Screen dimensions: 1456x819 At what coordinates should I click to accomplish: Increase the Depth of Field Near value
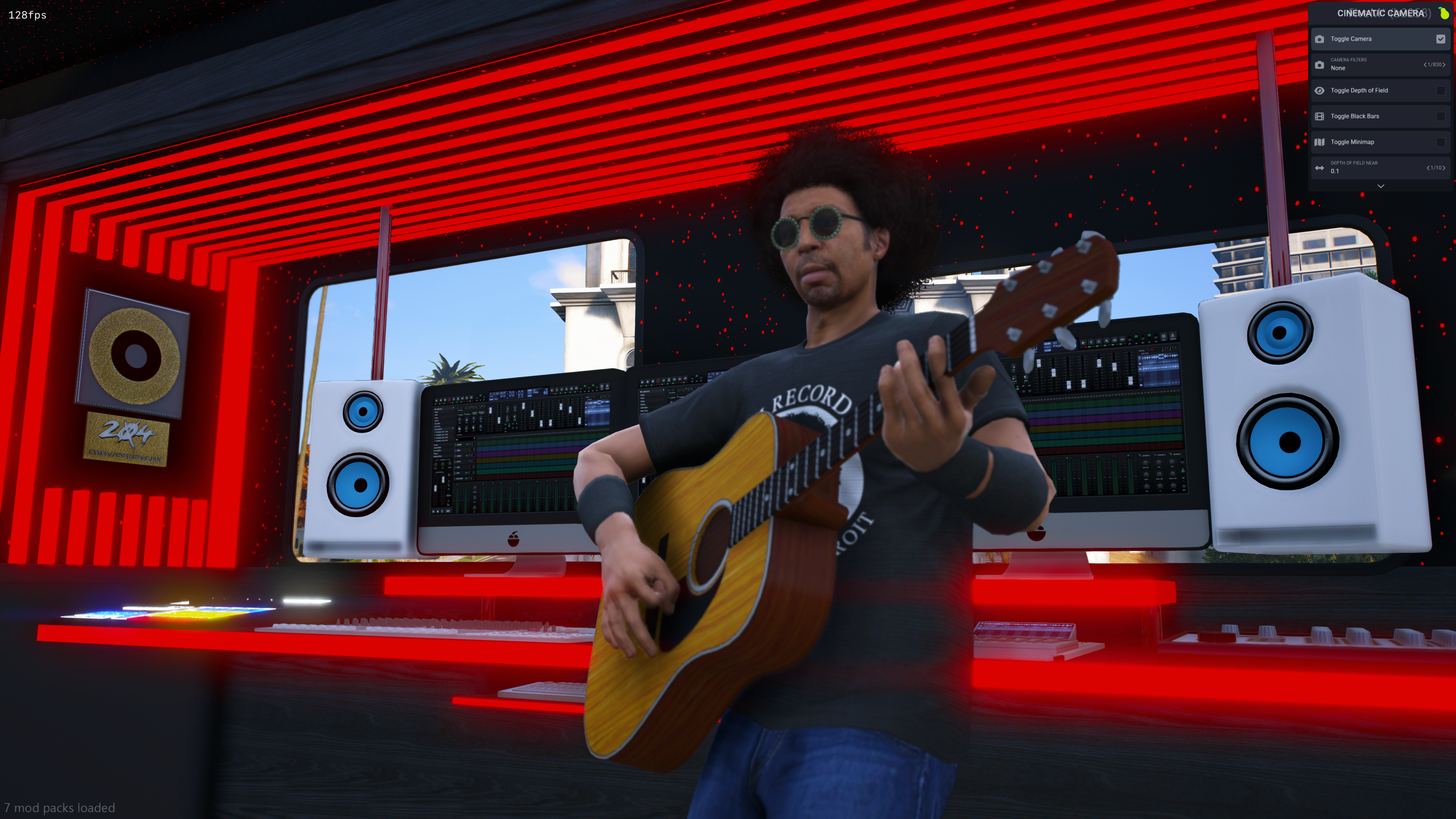pyautogui.click(x=1444, y=168)
